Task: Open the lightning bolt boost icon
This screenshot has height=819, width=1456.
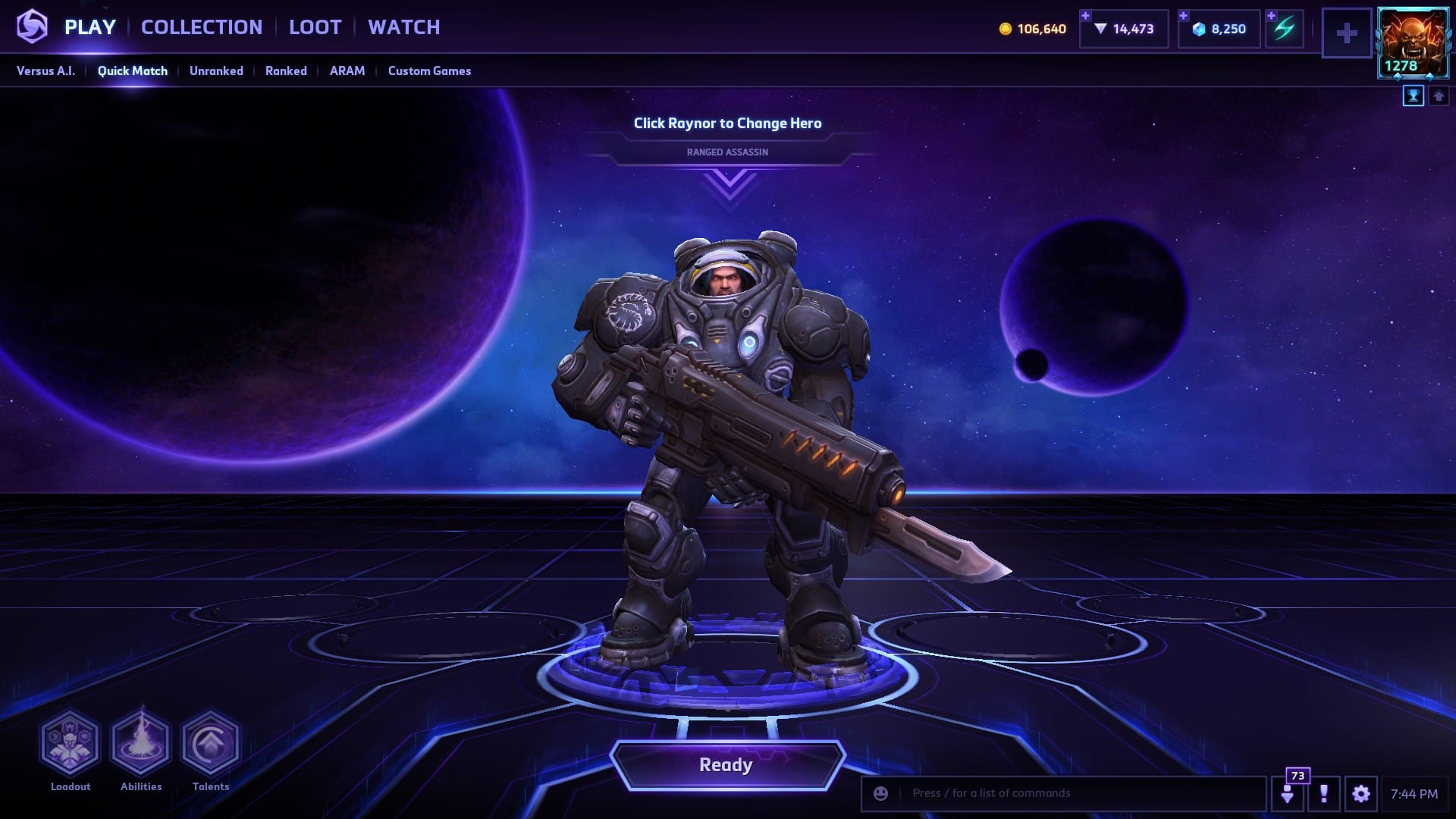Action: click(x=1284, y=29)
